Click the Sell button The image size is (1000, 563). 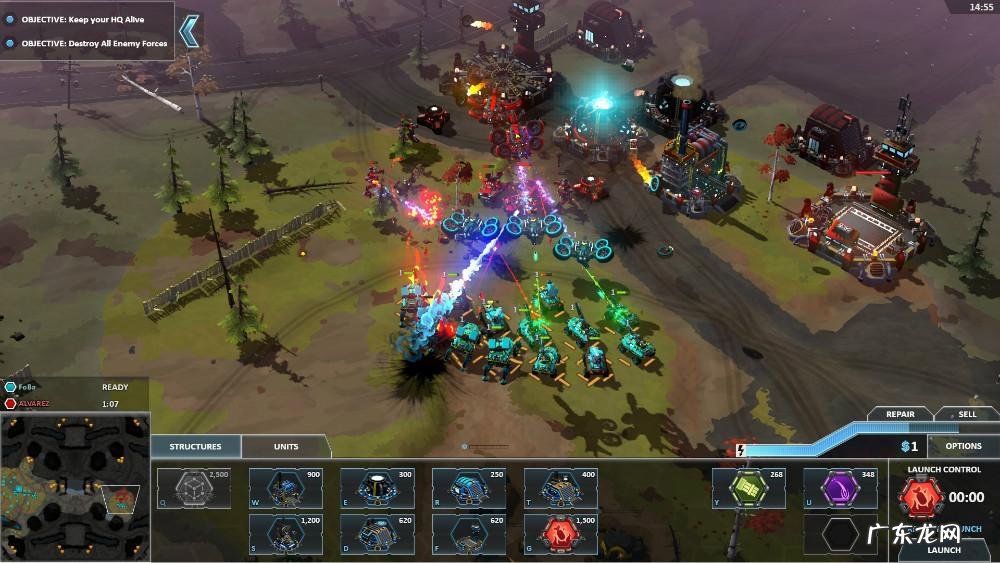click(967, 414)
